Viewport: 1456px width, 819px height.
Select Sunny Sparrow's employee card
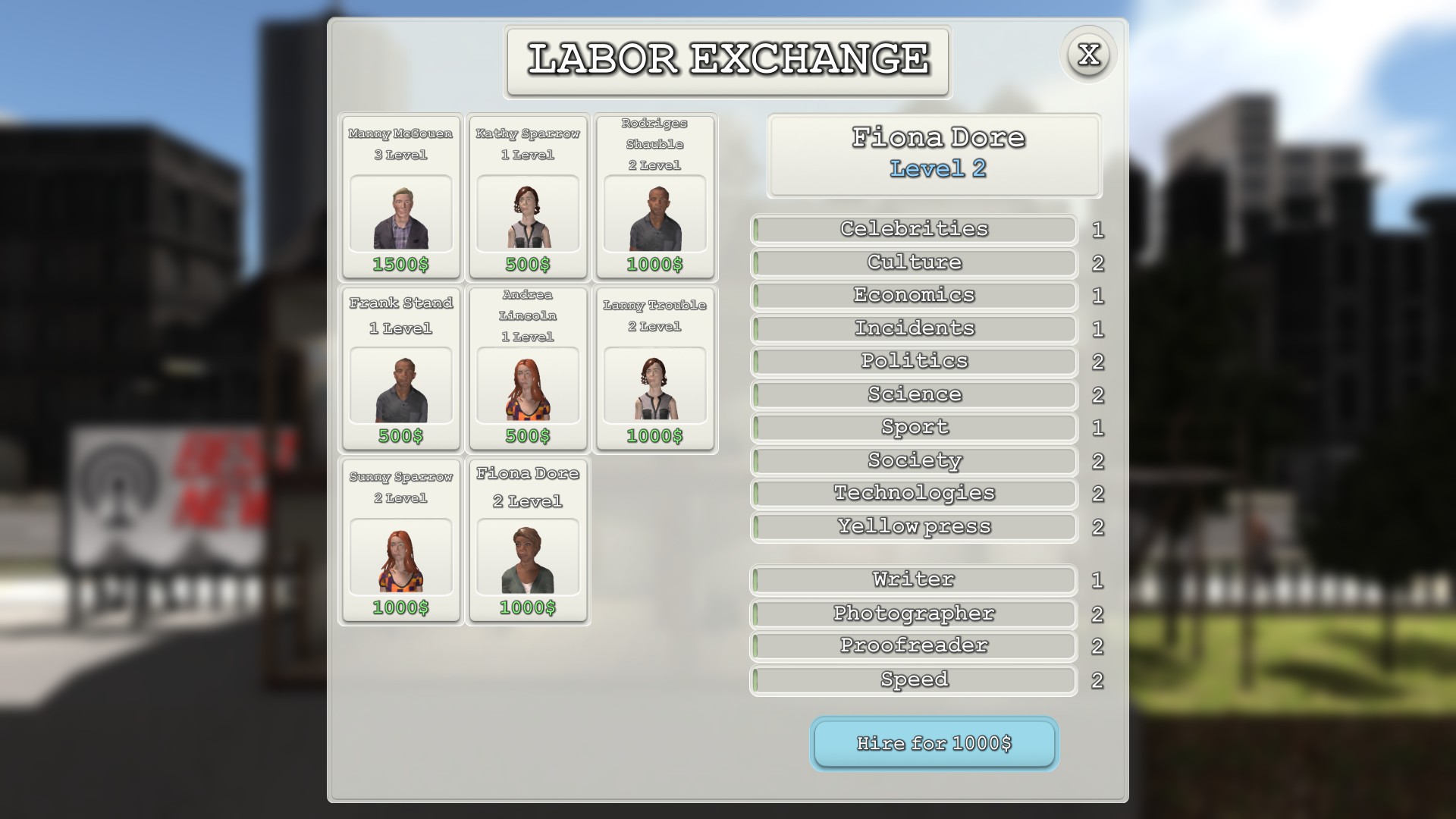pyautogui.click(x=400, y=541)
